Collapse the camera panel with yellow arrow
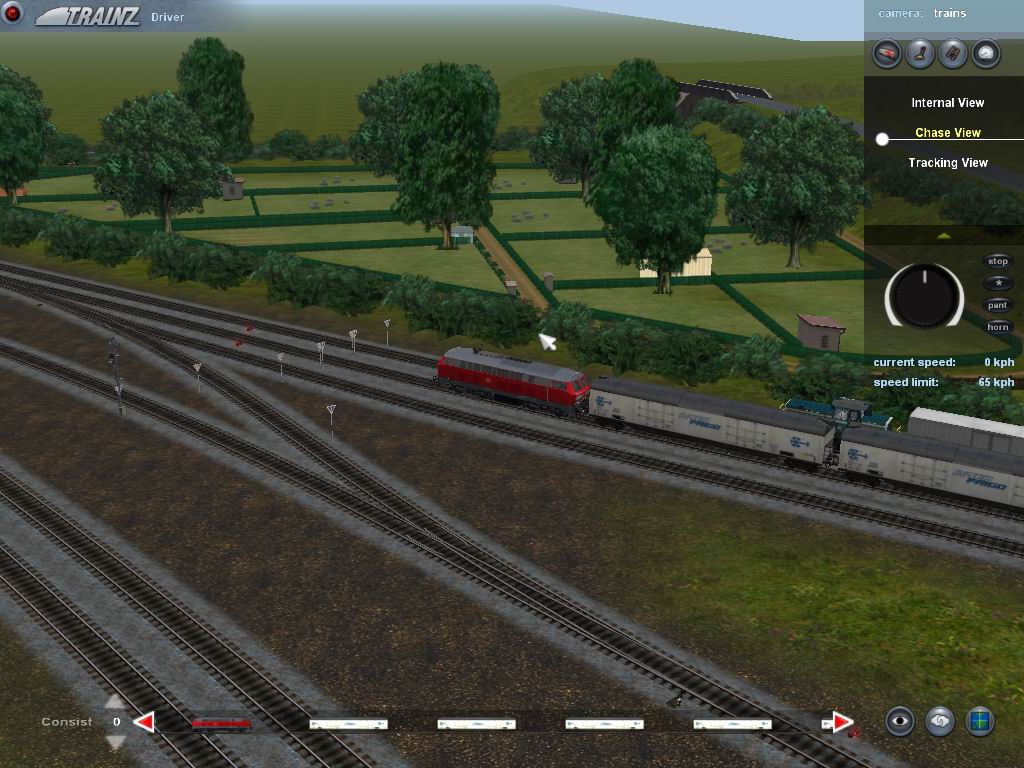This screenshot has width=1024, height=768. pos(943,236)
